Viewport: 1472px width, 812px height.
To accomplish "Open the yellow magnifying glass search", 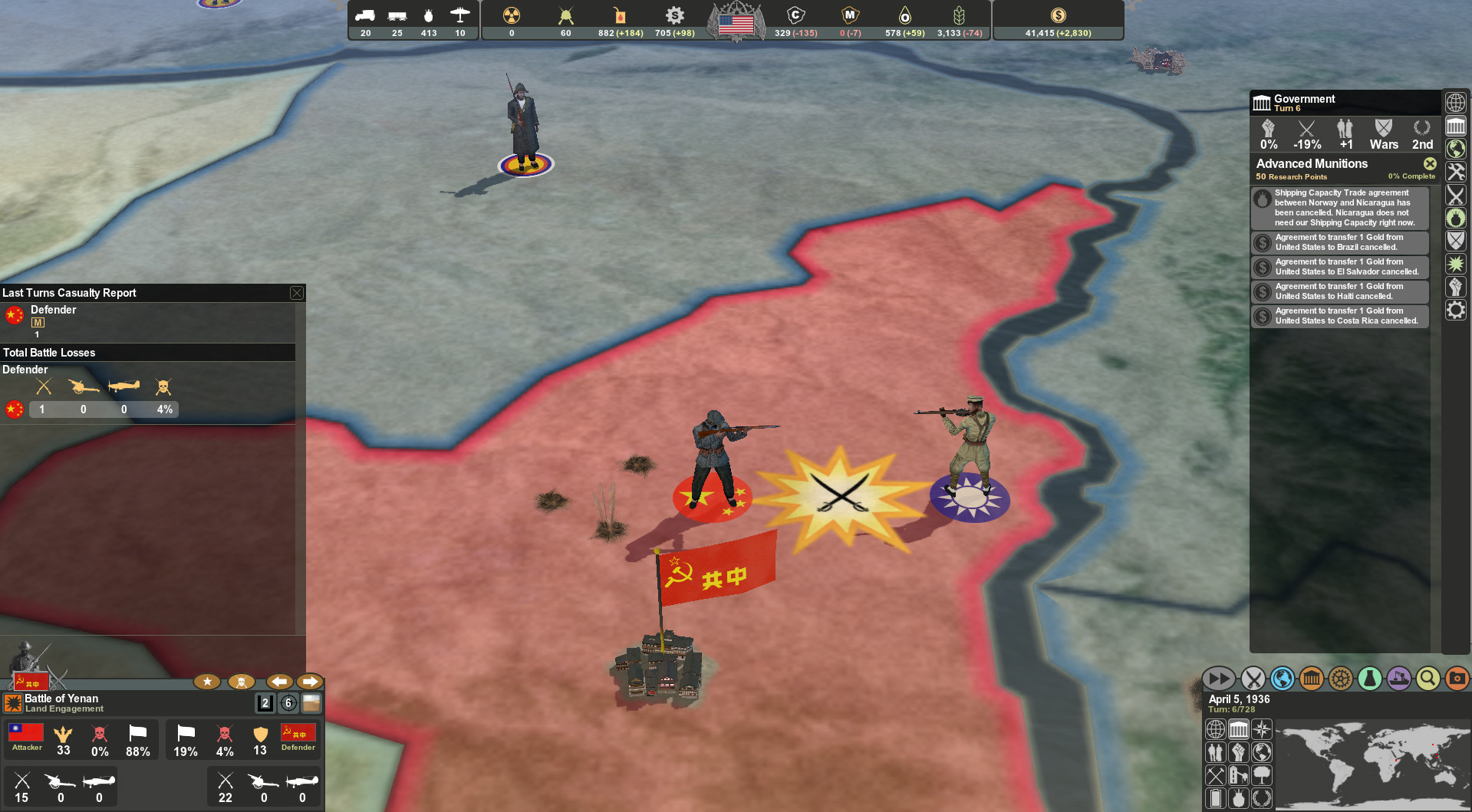I will pos(1428,679).
